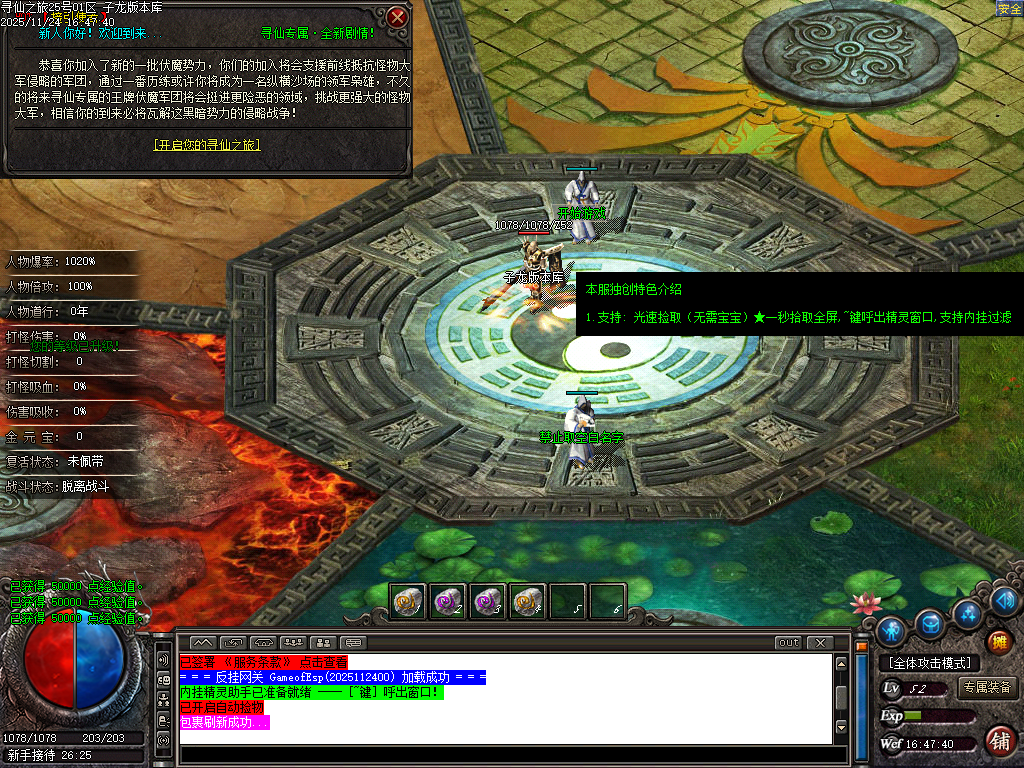This screenshot has width=1024, height=768.
Task: Open the skills icon with three sparkles
Action: coord(967,612)
